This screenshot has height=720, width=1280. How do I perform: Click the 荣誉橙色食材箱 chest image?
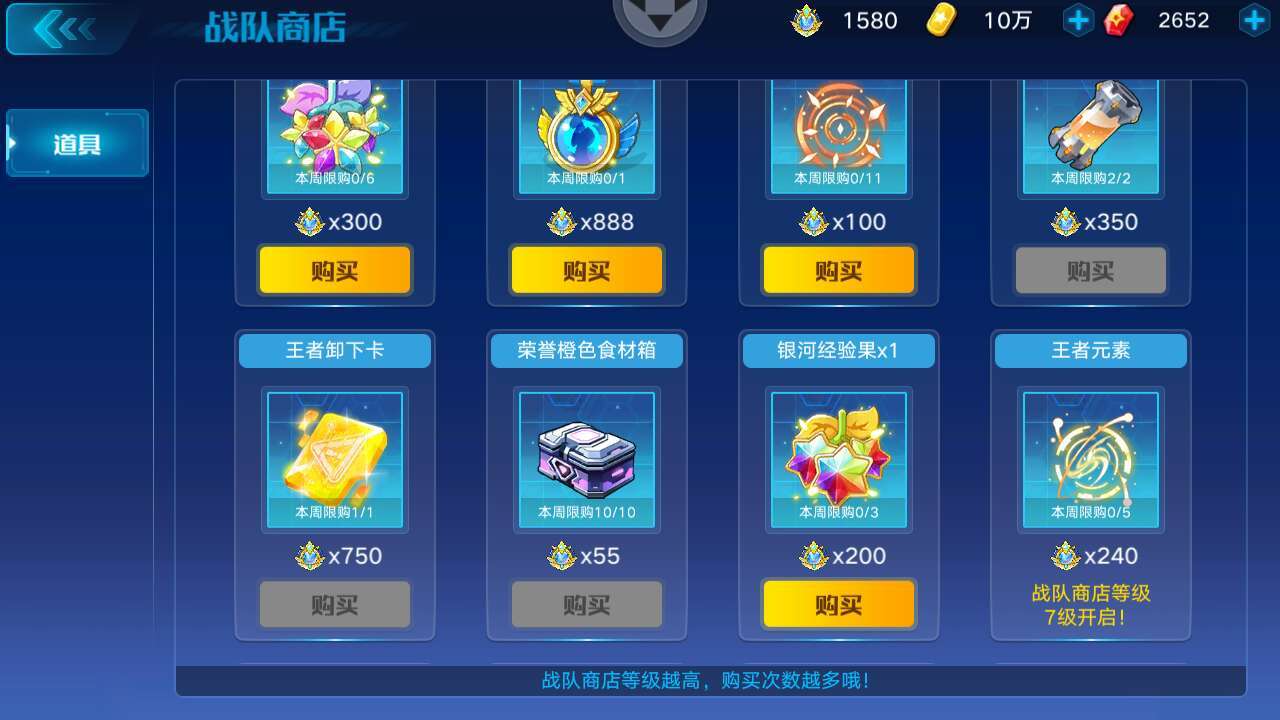point(586,457)
